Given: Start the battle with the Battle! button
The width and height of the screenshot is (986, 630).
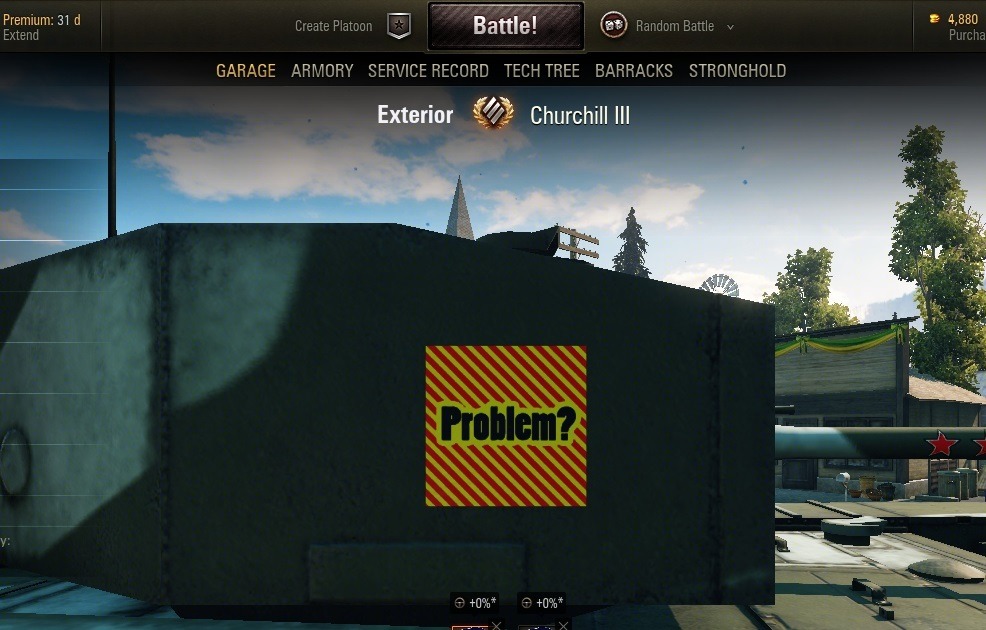Looking at the screenshot, I should pyautogui.click(x=505, y=26).
